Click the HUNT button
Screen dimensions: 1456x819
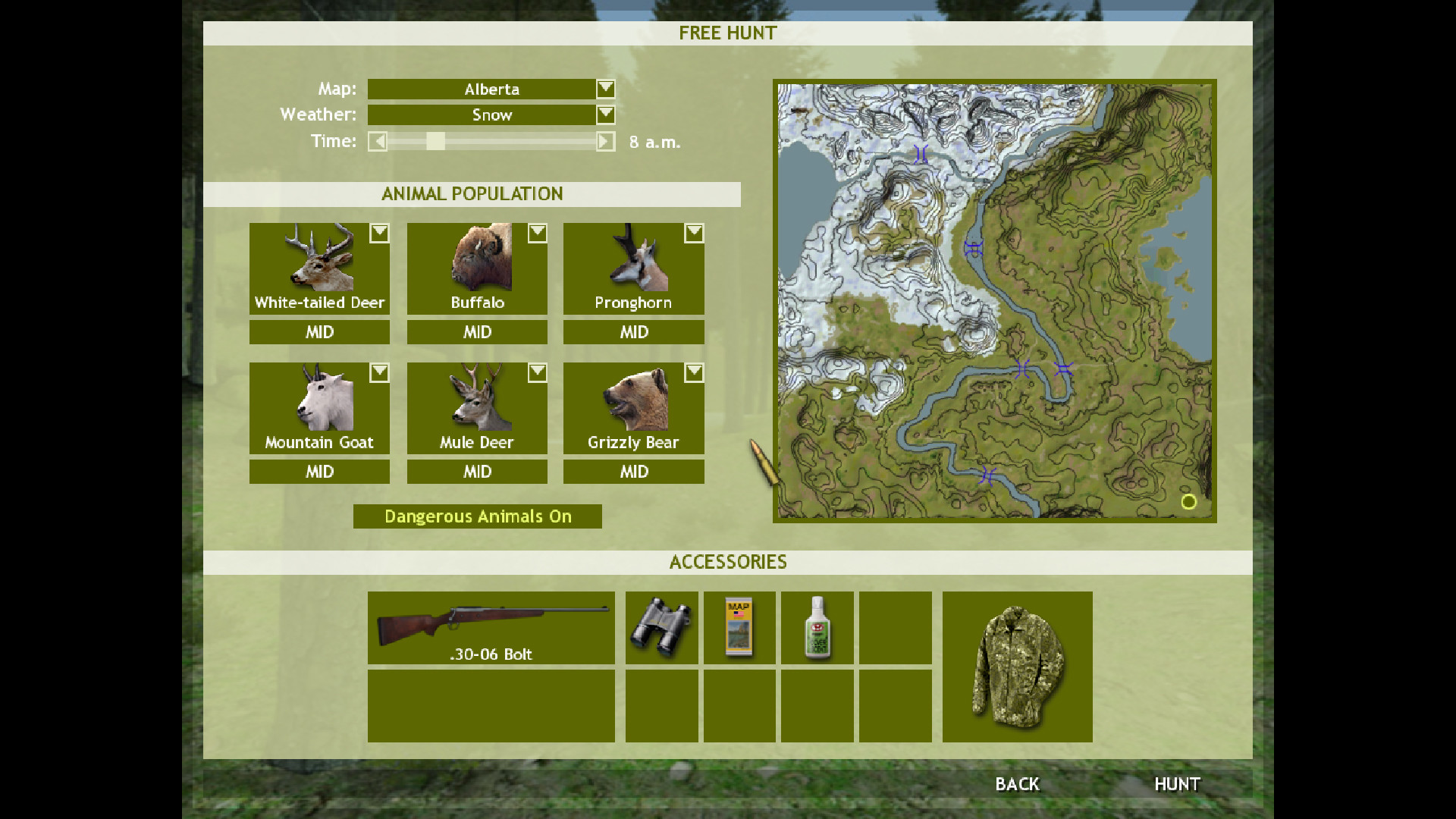[x=1177, y=784]
